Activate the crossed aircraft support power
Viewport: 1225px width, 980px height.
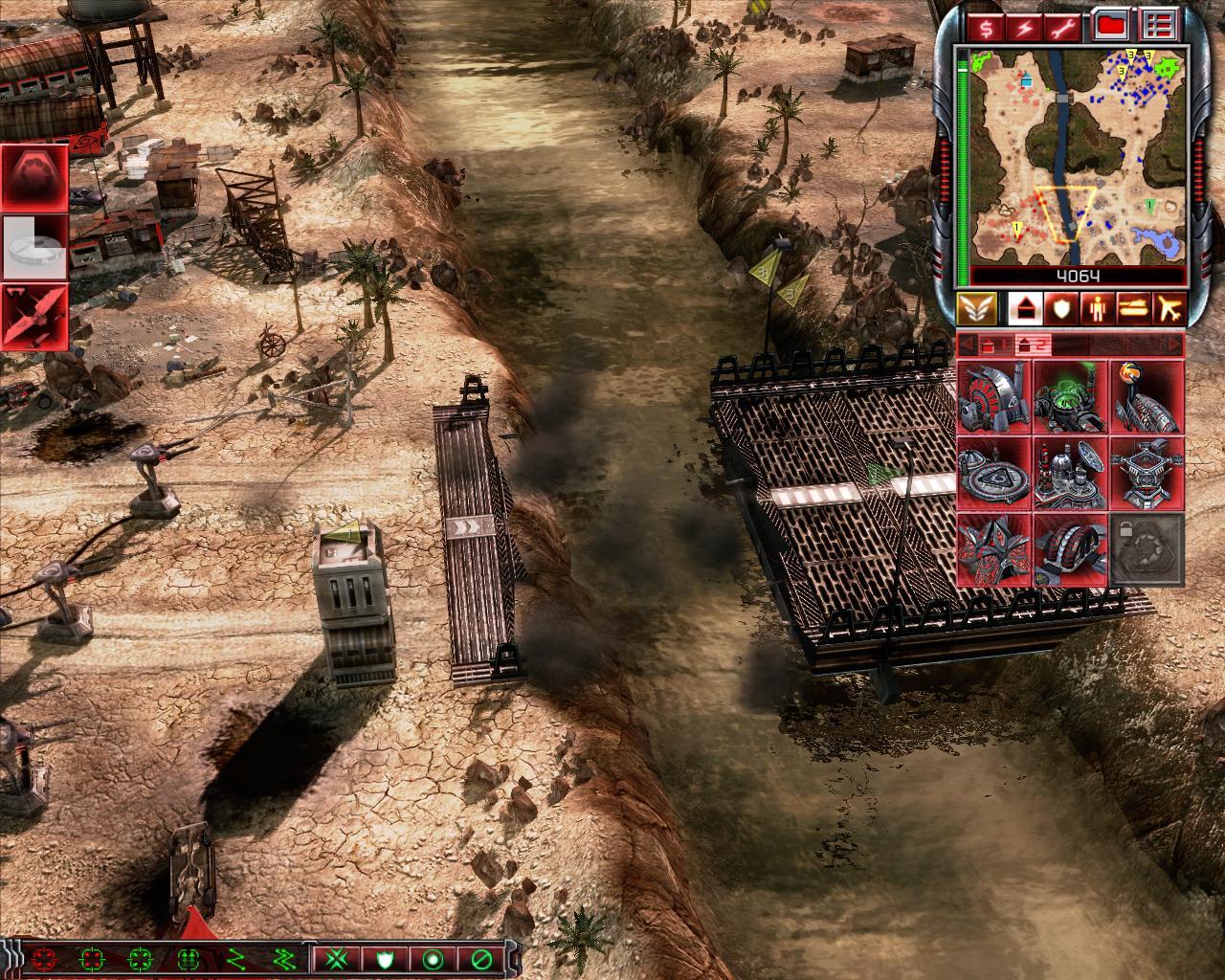pyautogui.click(x=34, y=316)
